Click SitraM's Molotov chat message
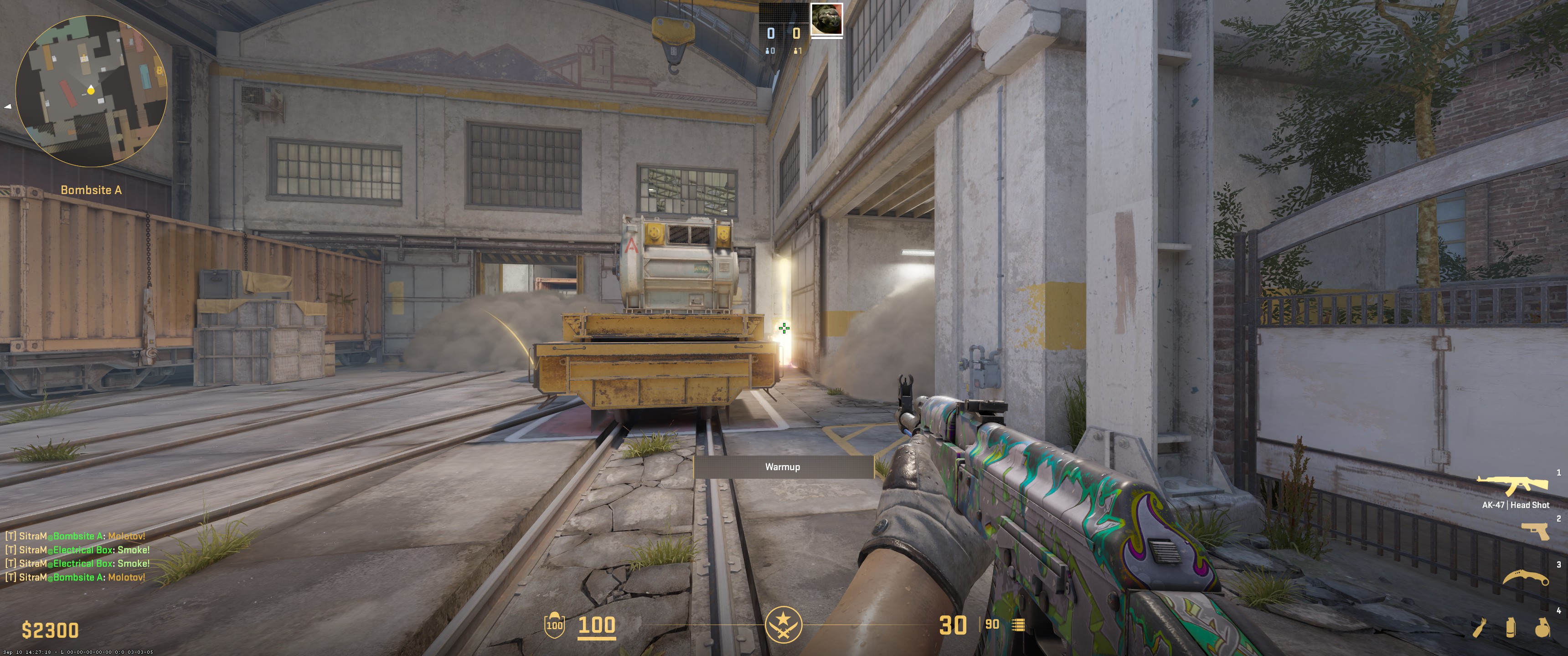Image resolution: width=1568 pixels, height=656 pixels. [x=76, y=536]
